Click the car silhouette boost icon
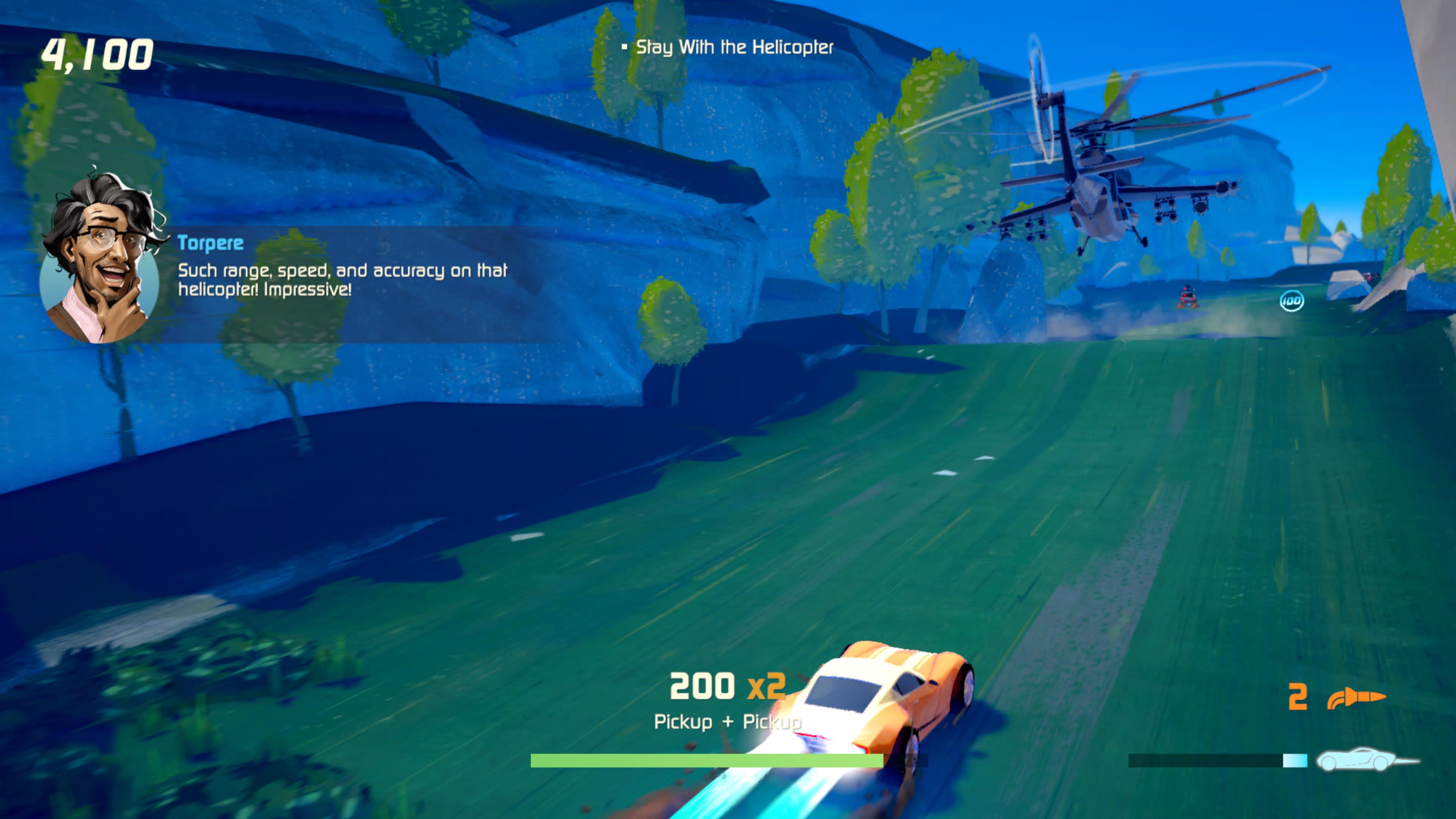The height and width of the screenshot is (819, 1456). click(x=1367, y=759)
